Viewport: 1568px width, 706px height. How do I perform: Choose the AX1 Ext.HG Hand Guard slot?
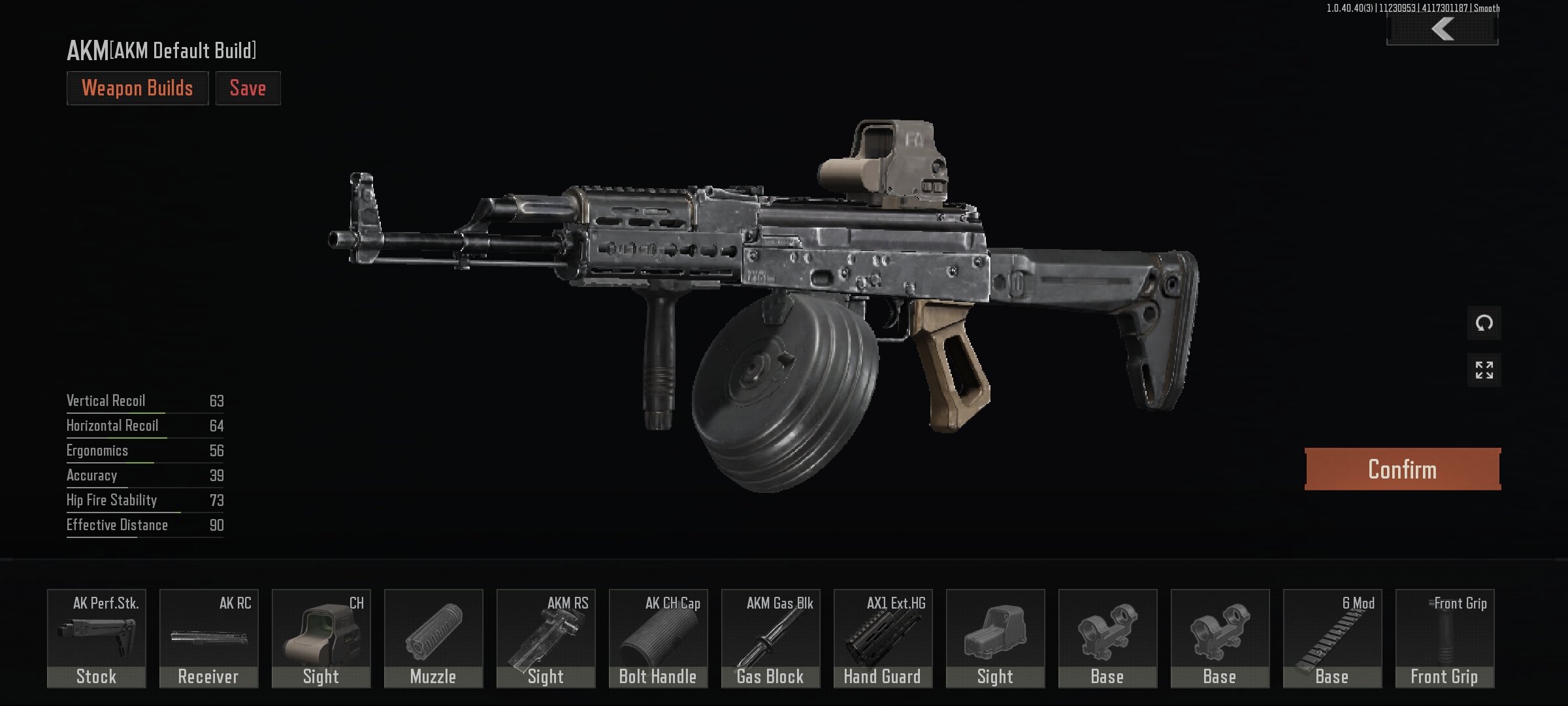883,638
